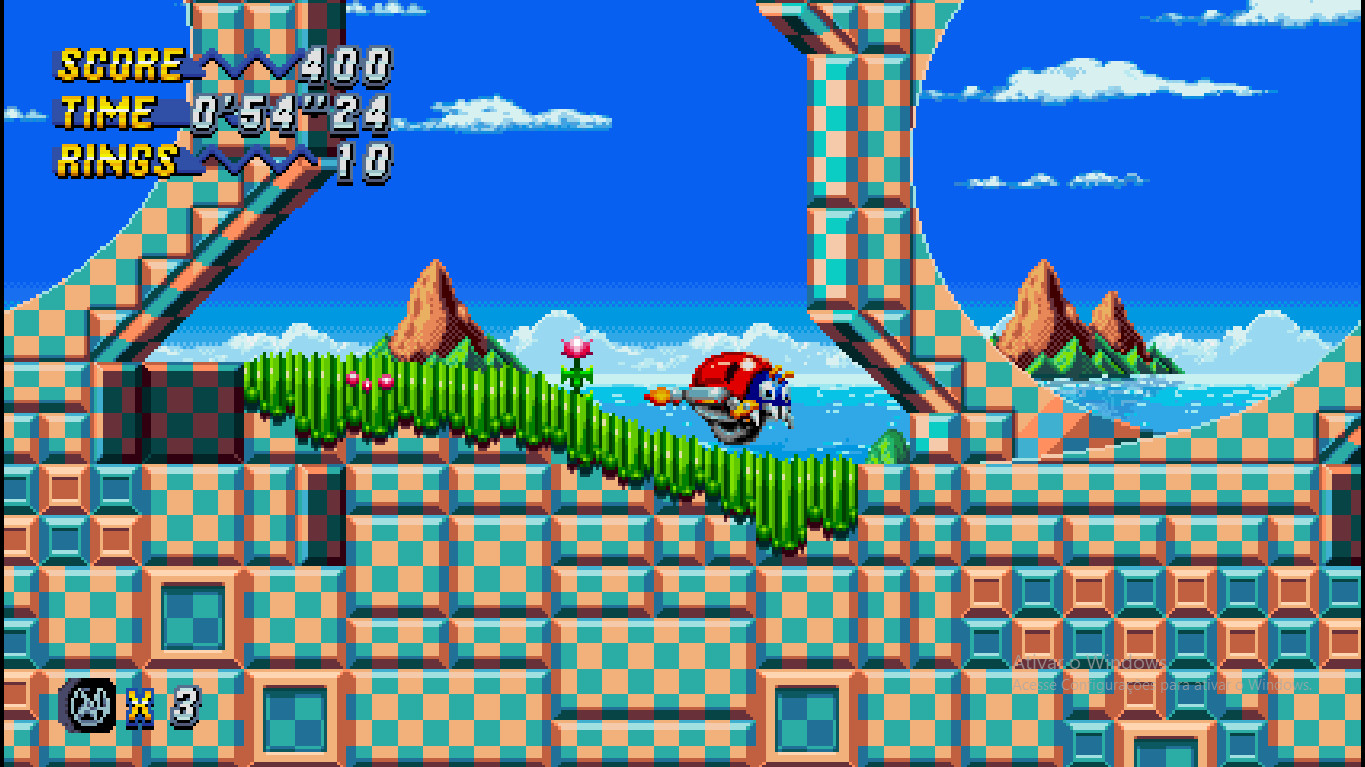Click the pink flower on the green hill
Image resolution: width=1365 pixels, height=767 pixels.
pyautogui.click(x=574, y=348)
